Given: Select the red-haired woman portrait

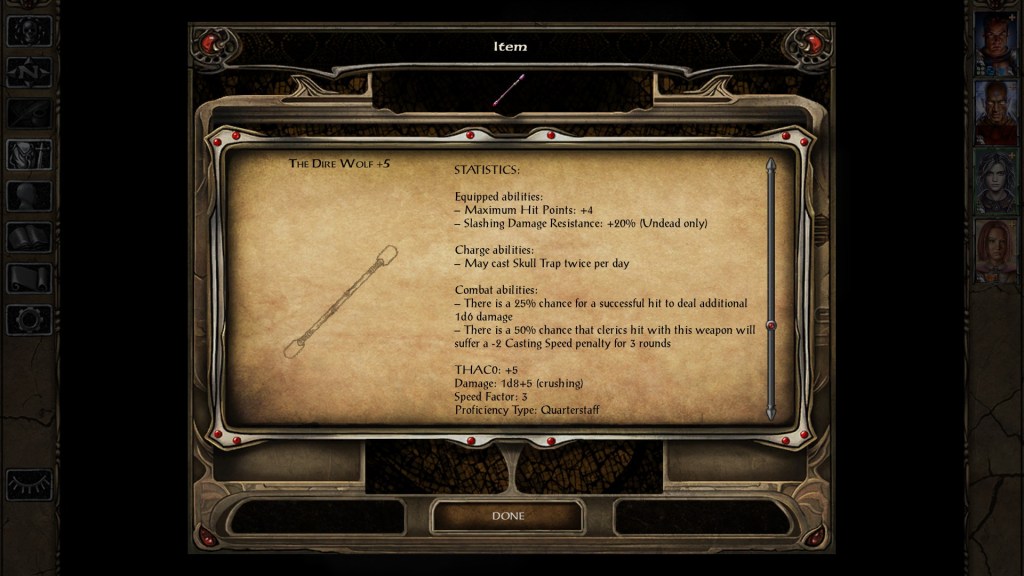Looking at the screenshot, I should (995, 250).
